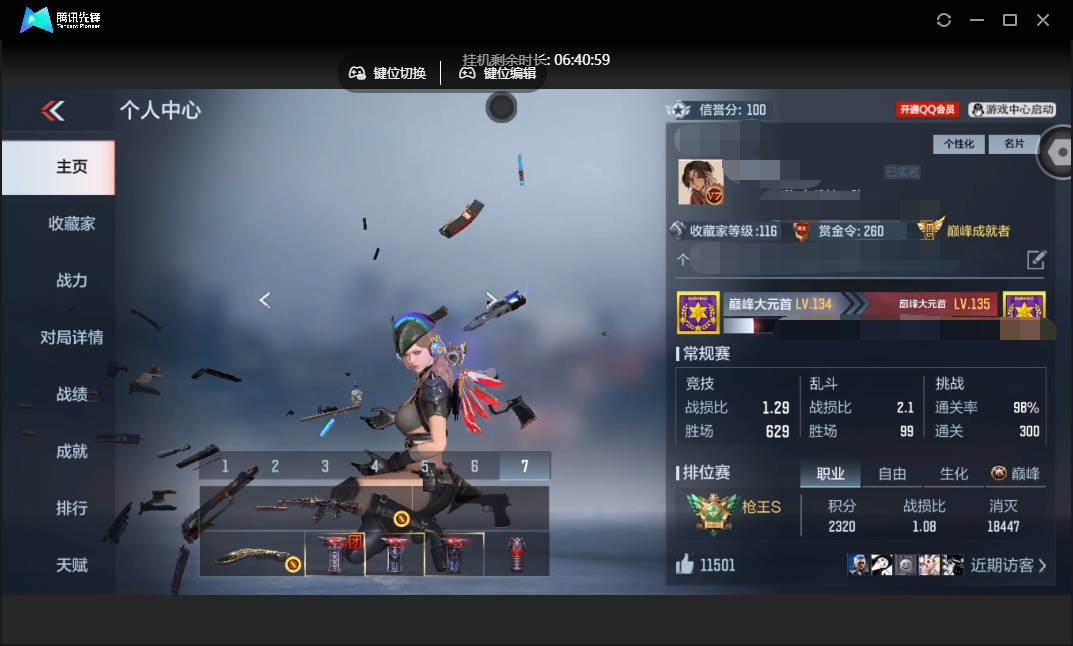The image size is (1073, 646).
Task: Open the 成就 section
Action: pyautogui.click(x=71, y=451)
